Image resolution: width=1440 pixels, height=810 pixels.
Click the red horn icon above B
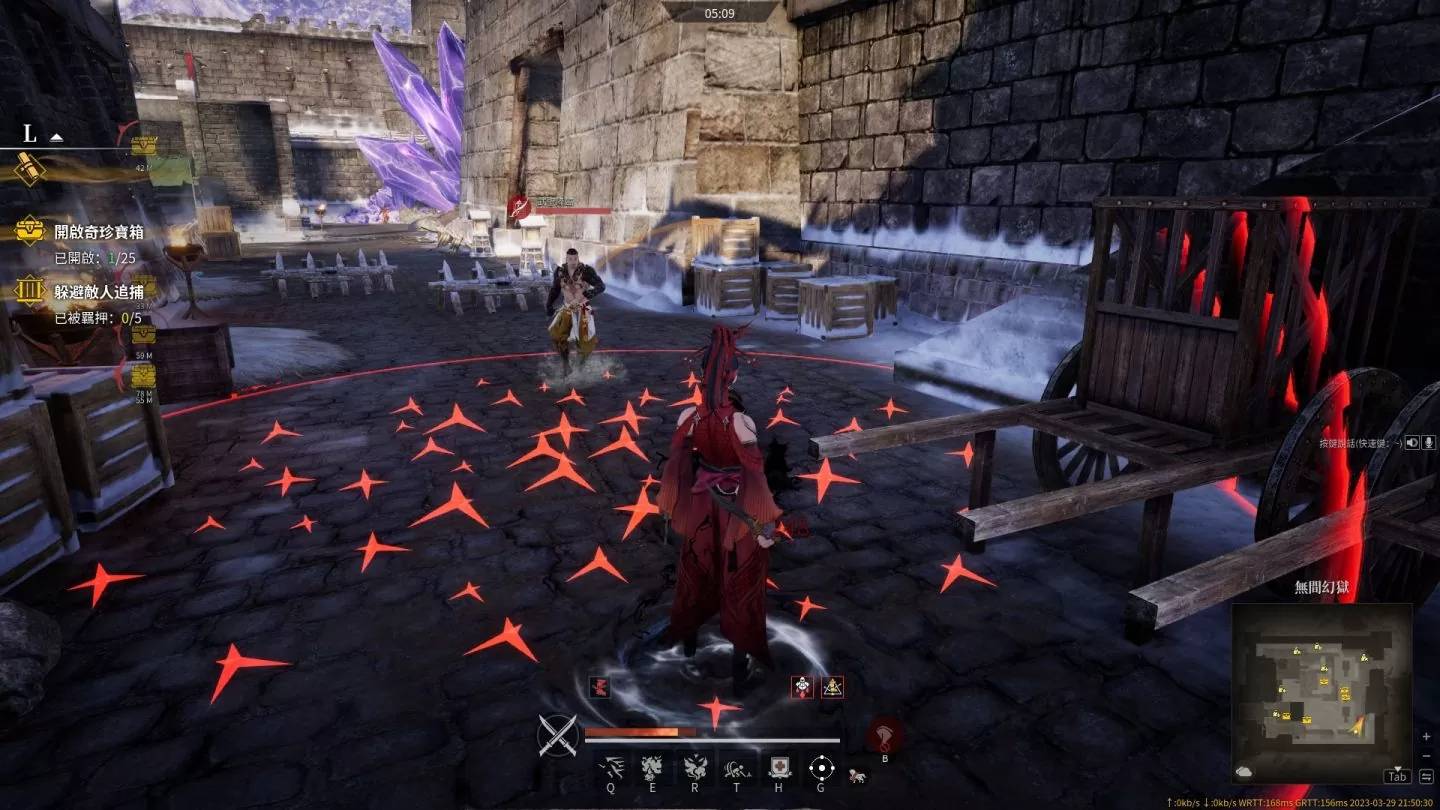coord(884,735)
